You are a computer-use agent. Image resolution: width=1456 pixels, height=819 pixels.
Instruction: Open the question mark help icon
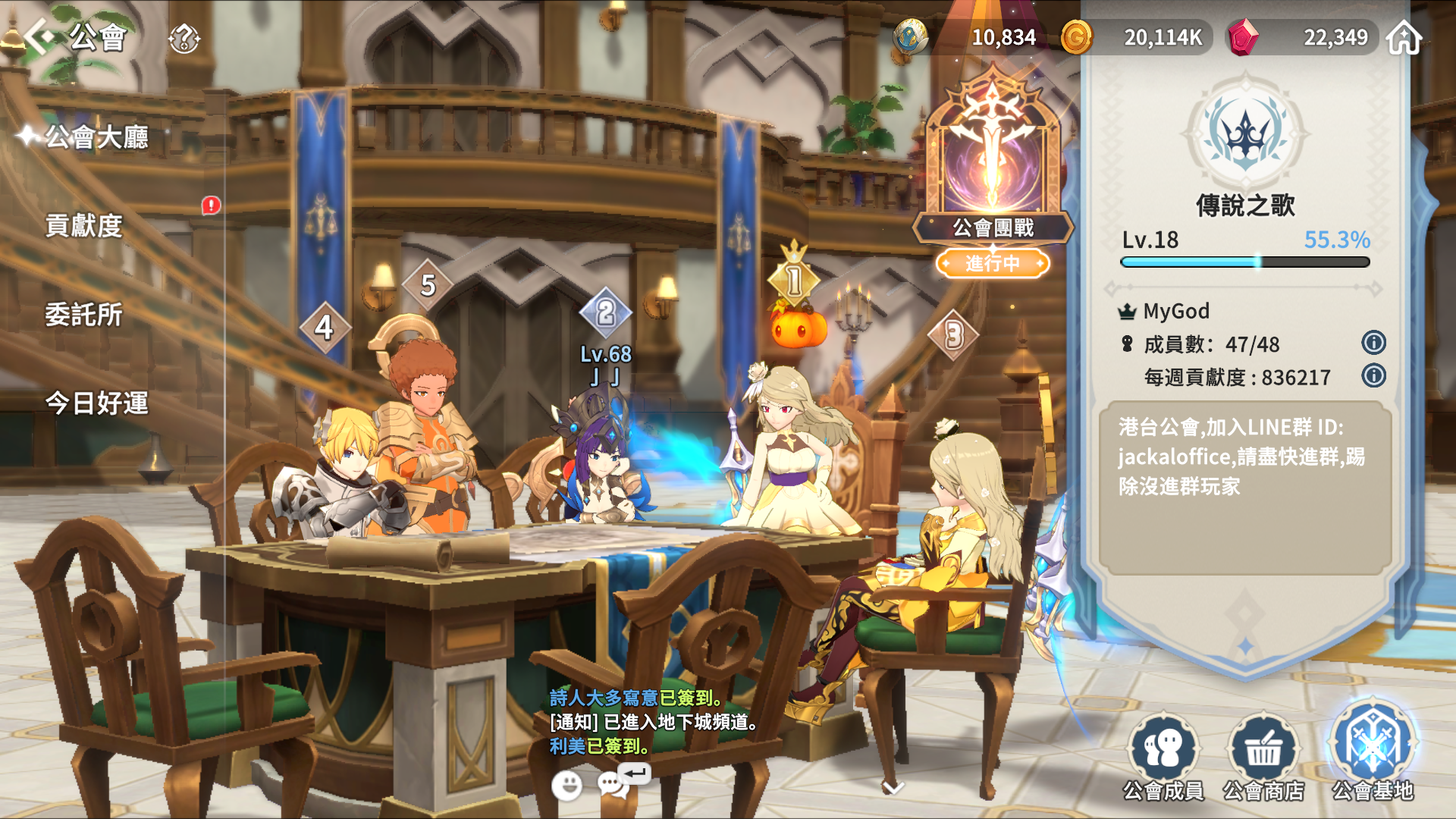pyautogui.click(x=184, y=37)
